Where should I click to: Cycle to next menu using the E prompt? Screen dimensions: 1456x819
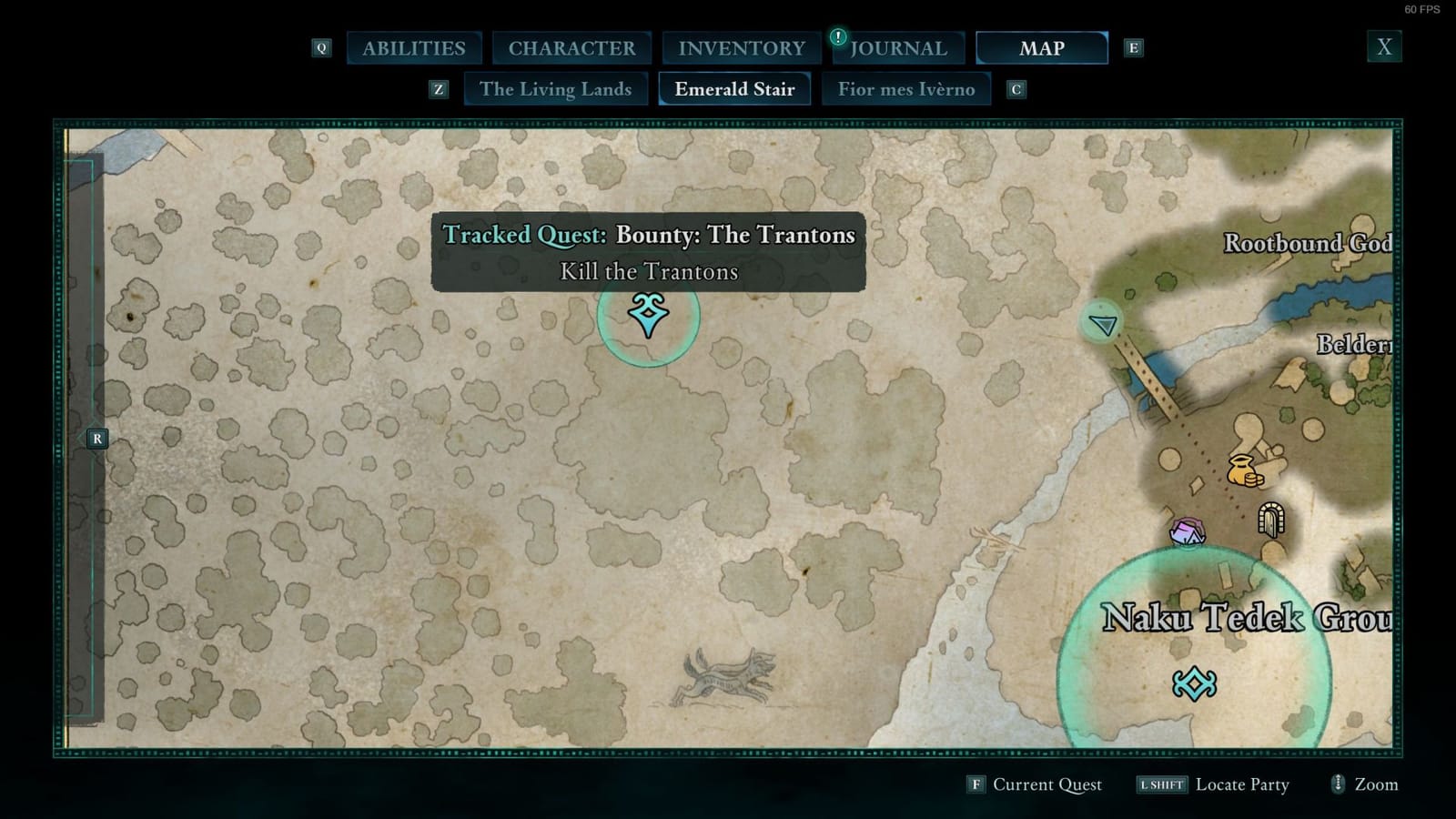coord(1134,47)
